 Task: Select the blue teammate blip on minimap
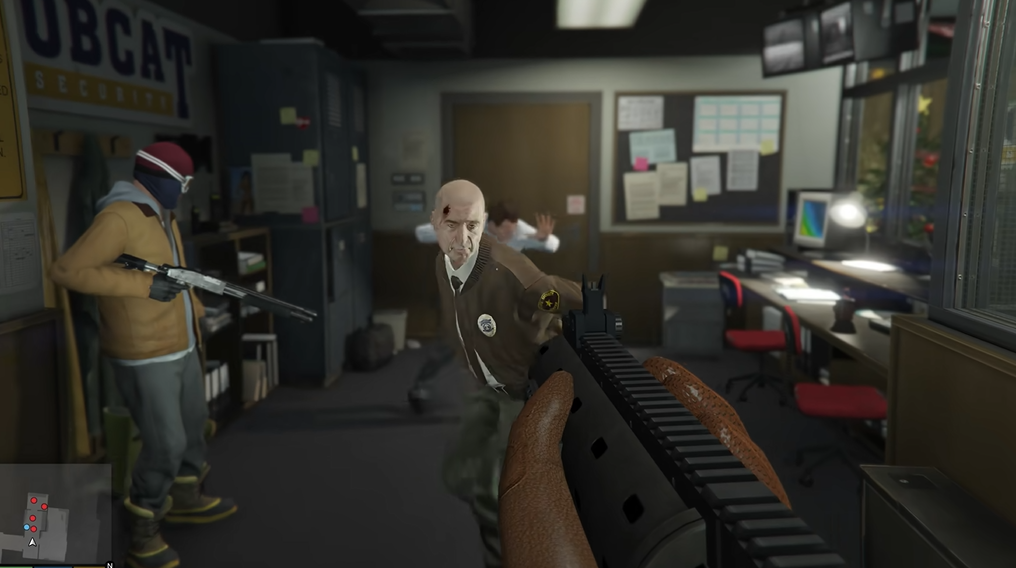[x=27, y=527]
